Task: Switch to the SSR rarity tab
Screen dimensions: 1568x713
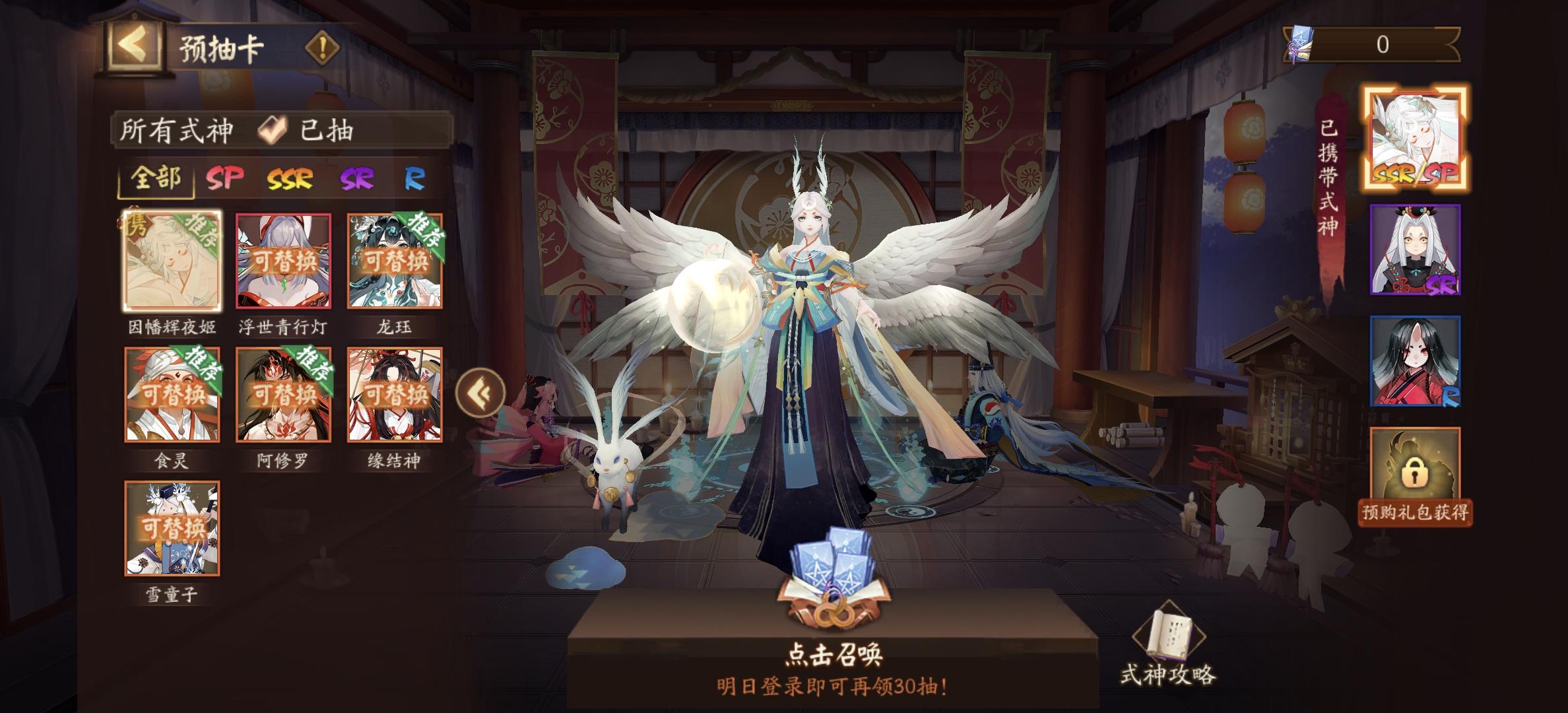Action: click(x=289, y=179)
